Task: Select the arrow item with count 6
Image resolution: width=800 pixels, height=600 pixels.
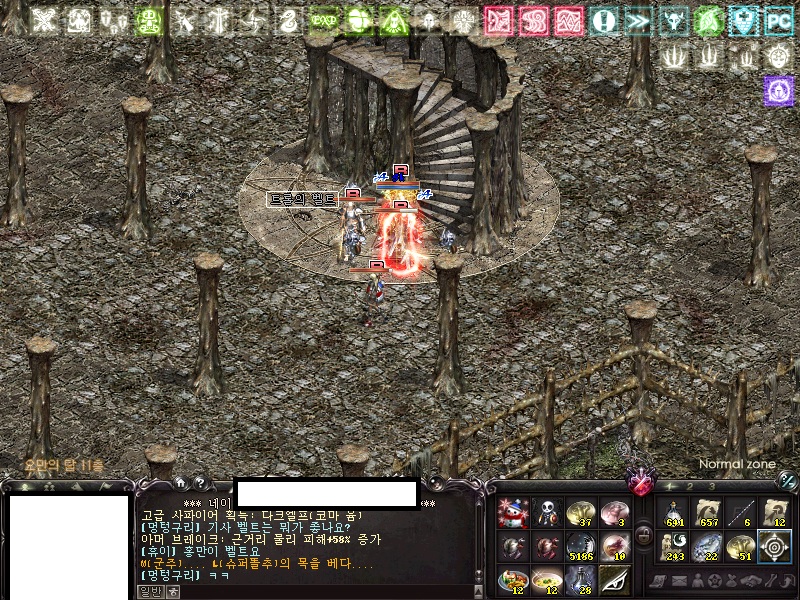Action: (x=741, y=513)
